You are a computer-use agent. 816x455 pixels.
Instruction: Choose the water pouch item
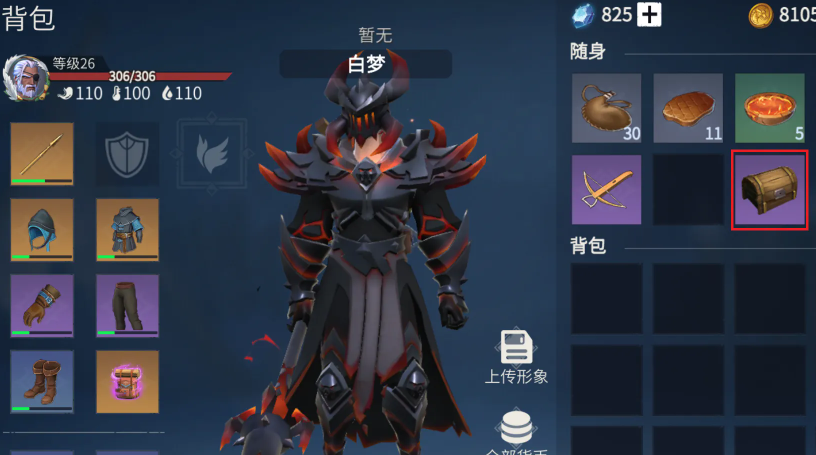[x=607, y=108]
